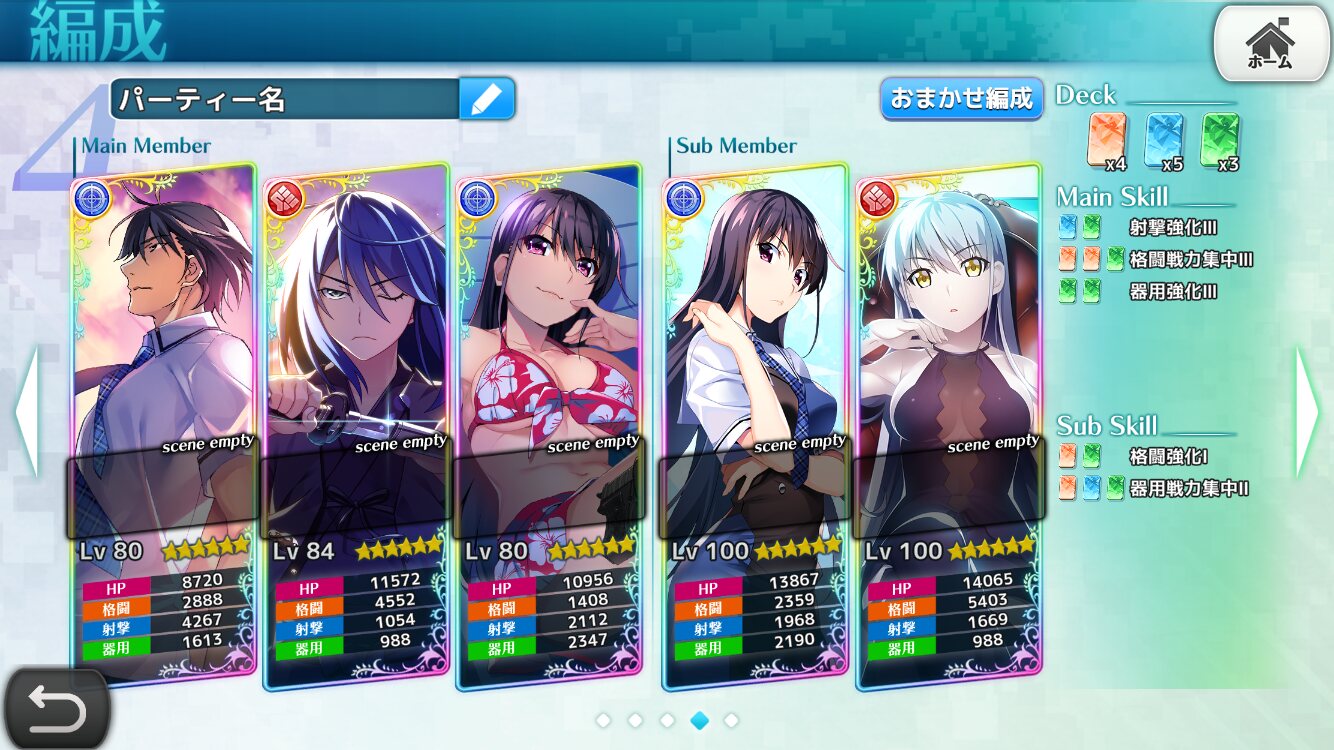
Task: Advance to the next party with the right arrow
Action: point(1309,412)
